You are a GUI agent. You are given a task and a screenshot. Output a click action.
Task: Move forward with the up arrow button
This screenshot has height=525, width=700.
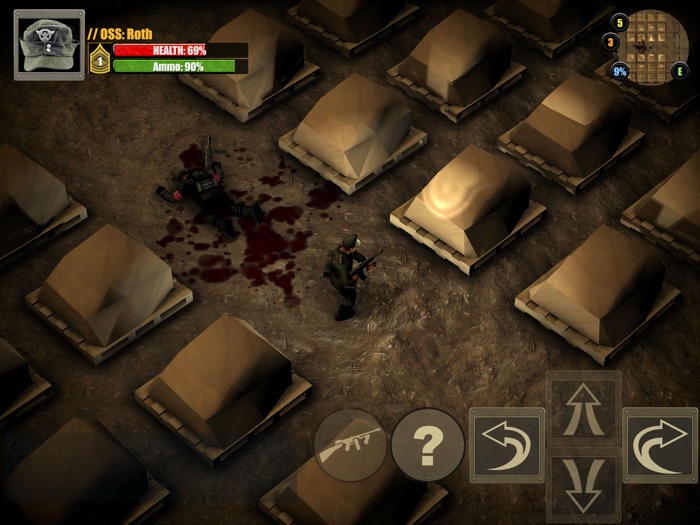point(583,408)
